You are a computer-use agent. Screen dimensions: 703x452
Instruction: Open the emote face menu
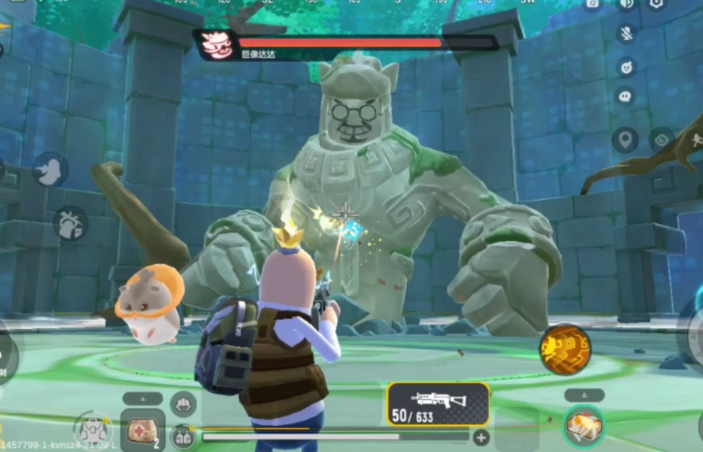pyautogui.click(x=626, y=67)
